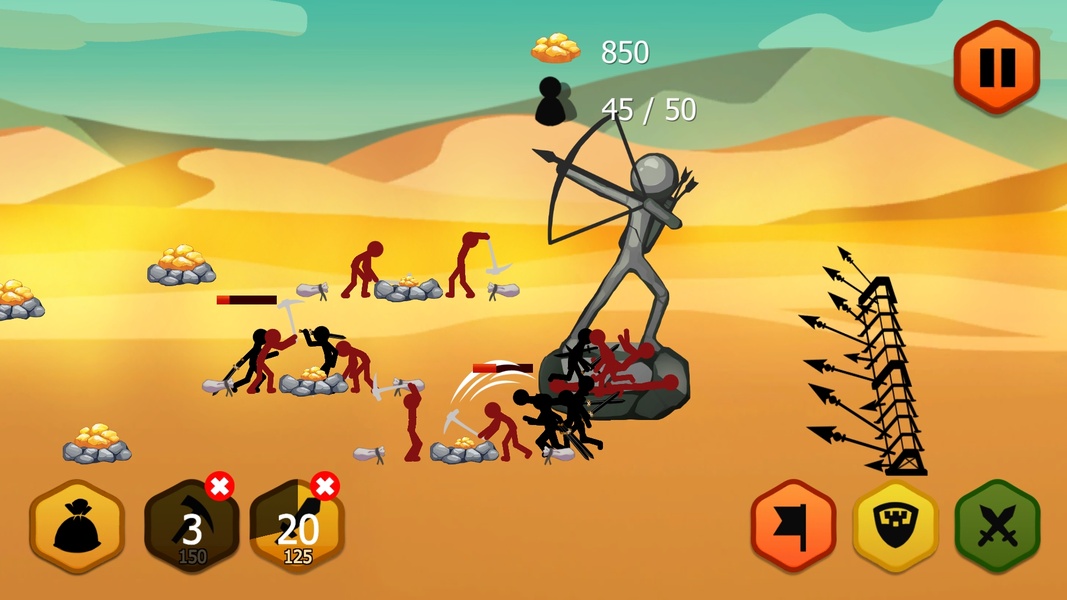Cancel the queued swordsman with its red X
Image resolution: width=1067 pixels, height=600 pixels.
click(x=324, y=487)
